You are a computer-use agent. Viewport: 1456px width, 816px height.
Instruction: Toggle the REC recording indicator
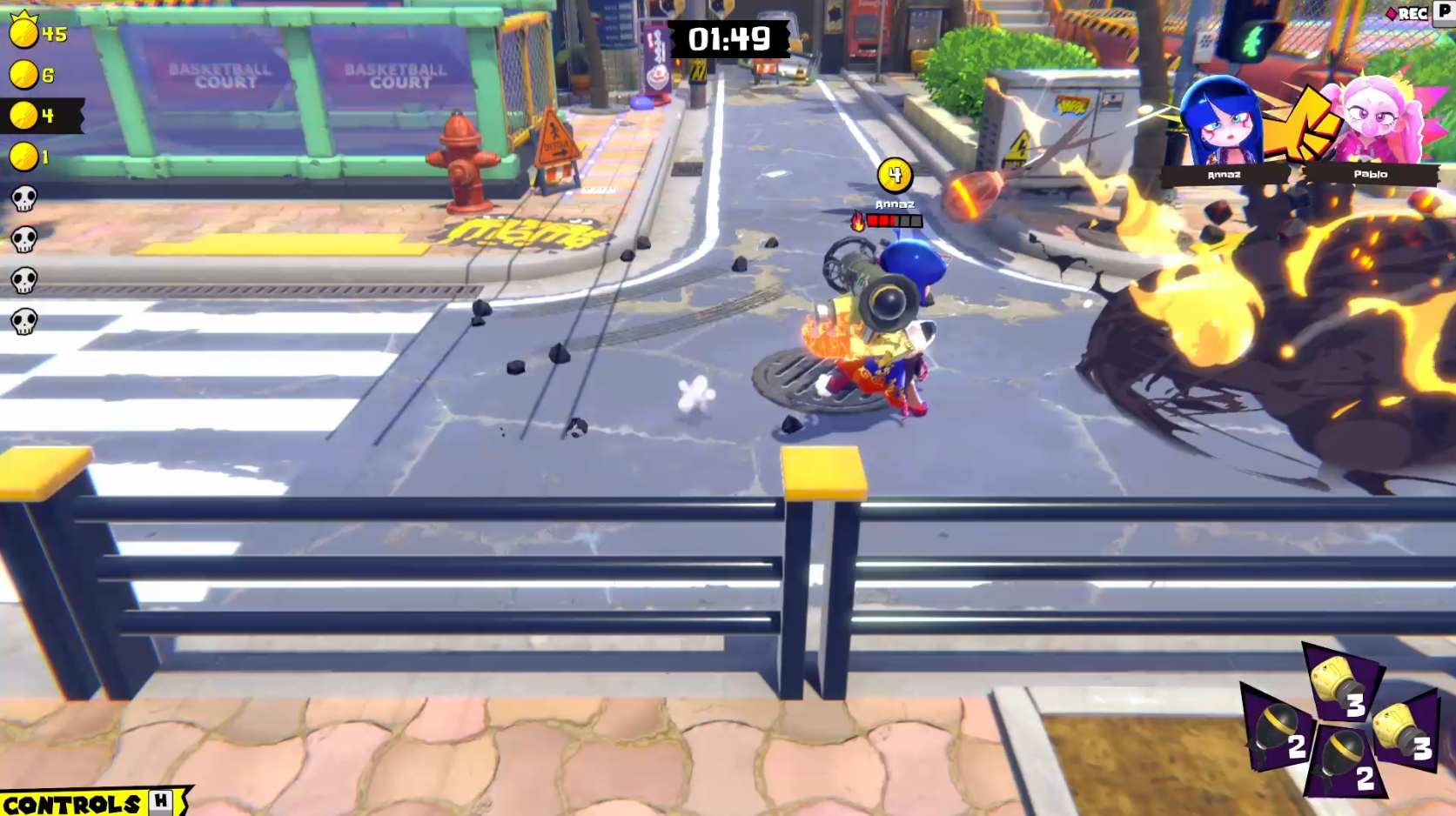coord(1407,13)
